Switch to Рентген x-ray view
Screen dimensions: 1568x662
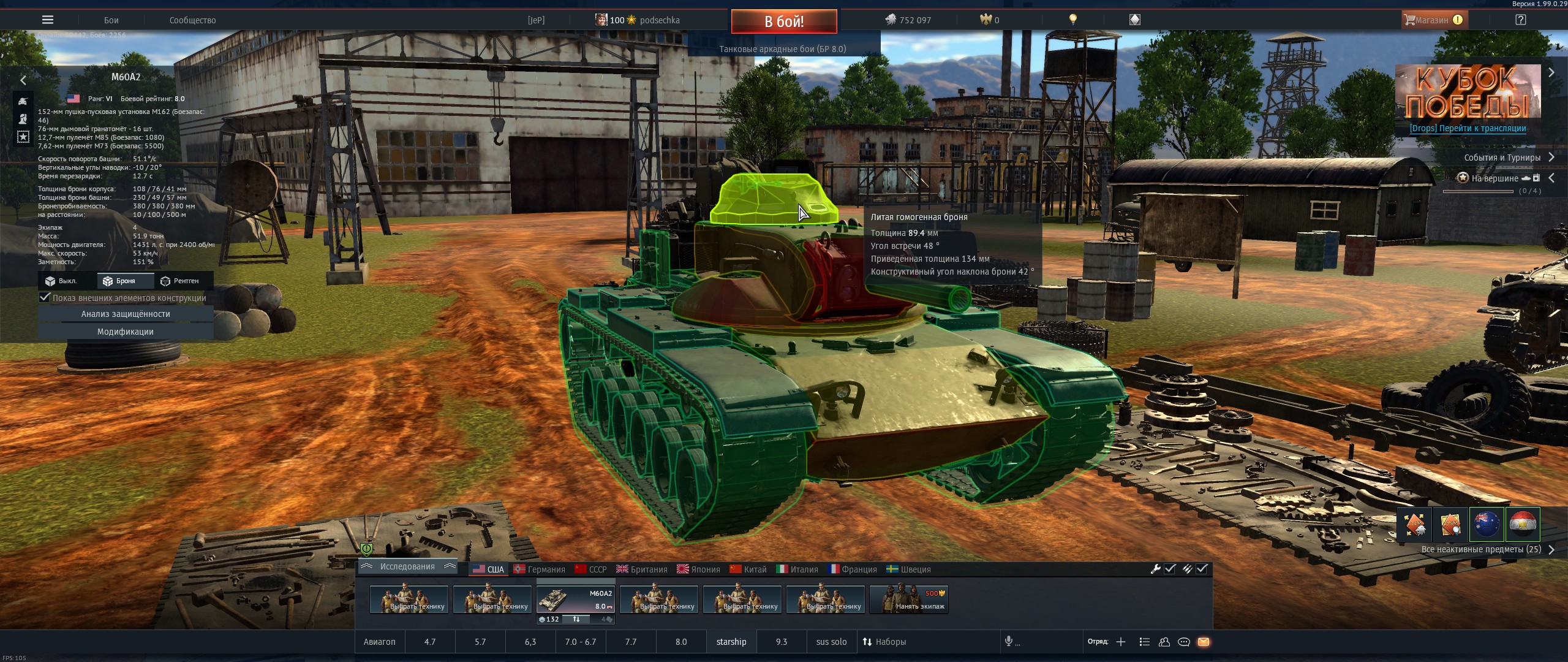point(180,281)
